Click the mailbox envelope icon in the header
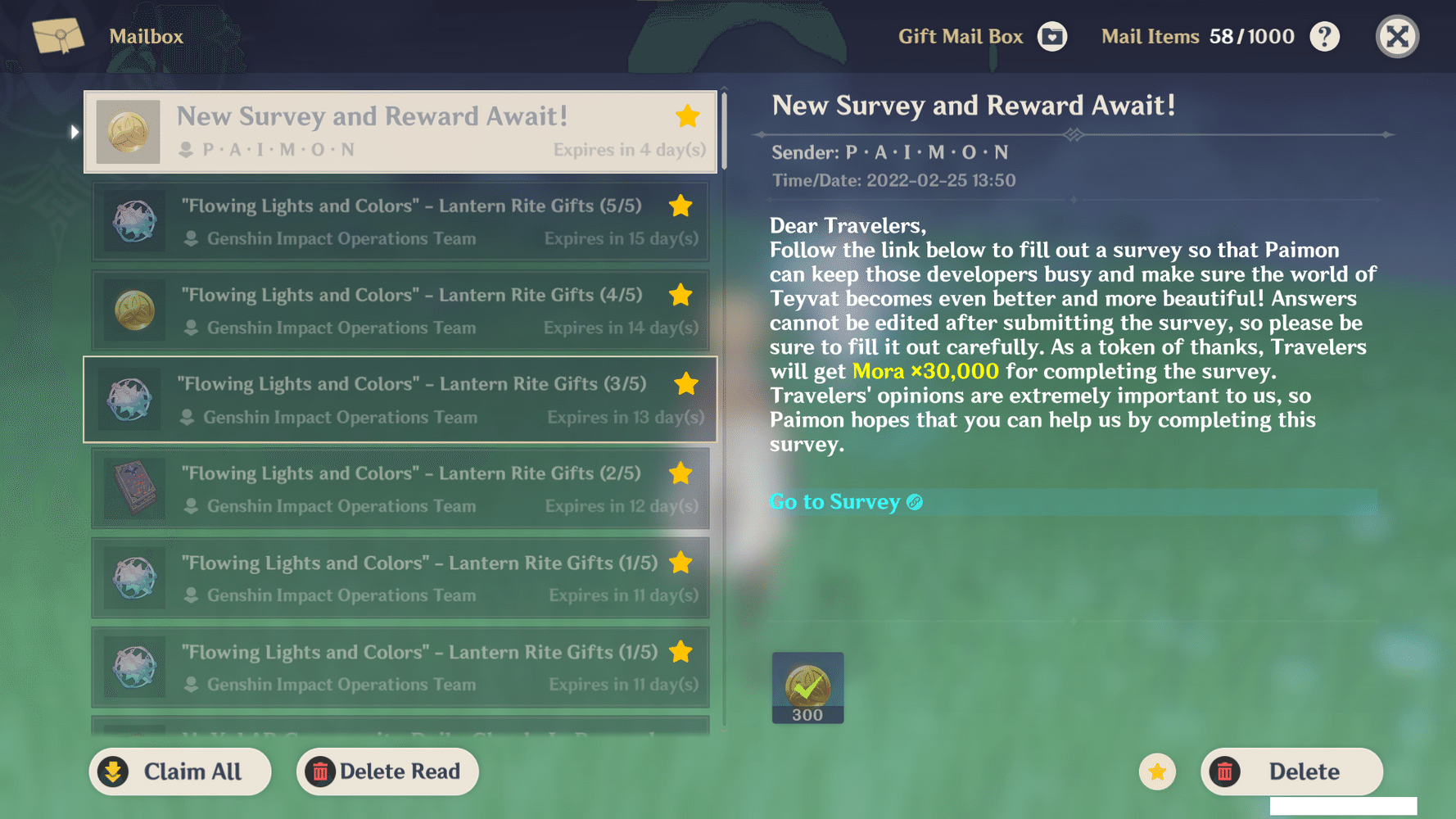1456x819 pixels. pos(57,37)
